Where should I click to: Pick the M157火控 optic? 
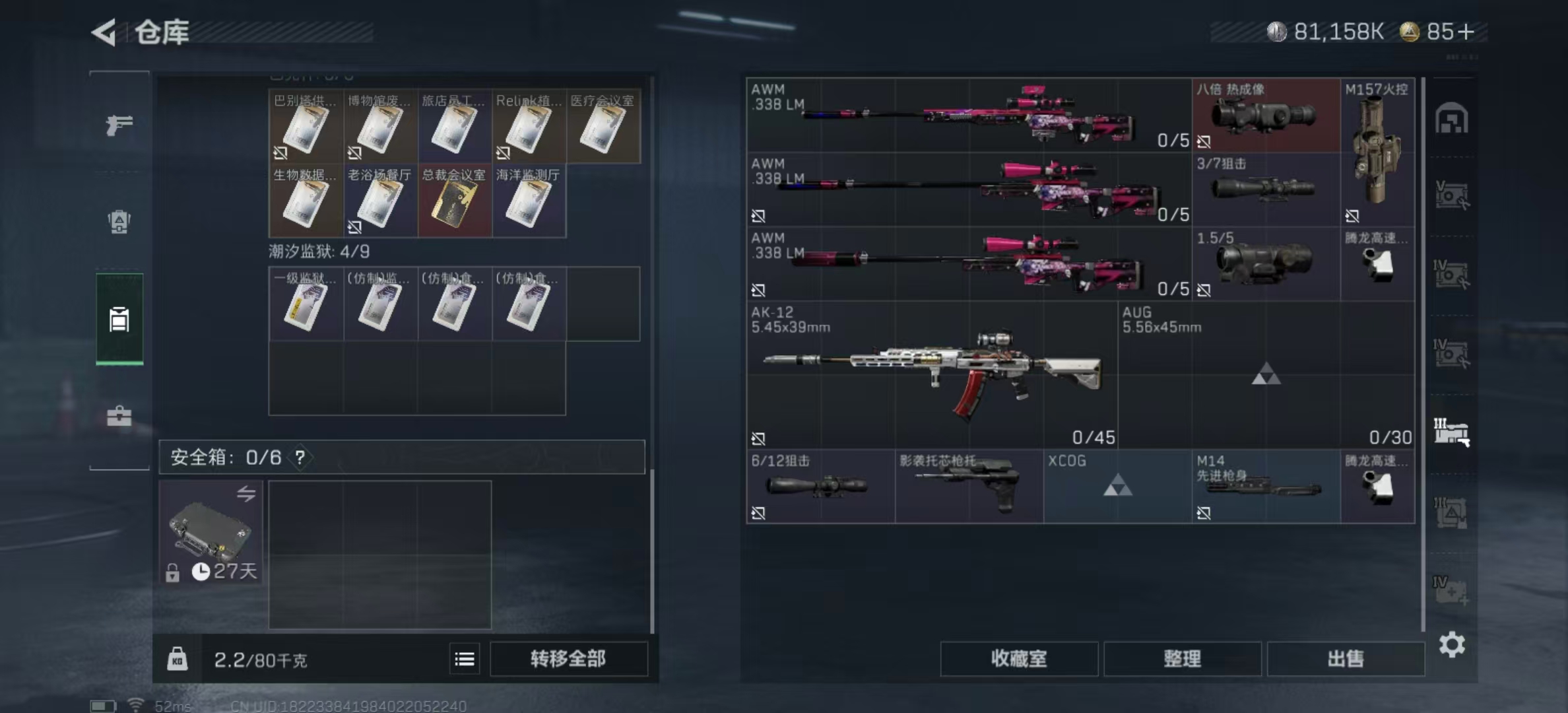pos(1377,153)
